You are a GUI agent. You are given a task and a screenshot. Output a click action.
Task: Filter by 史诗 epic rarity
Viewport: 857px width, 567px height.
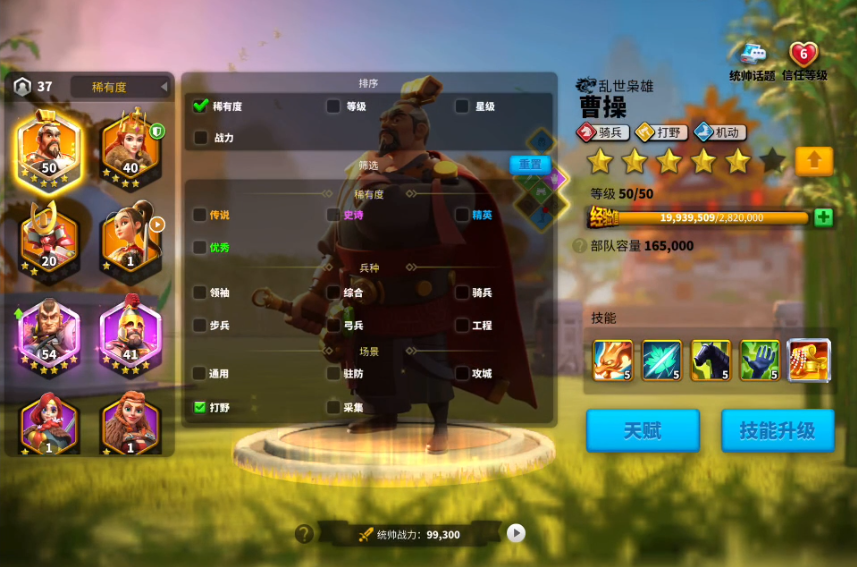(333, 214)
